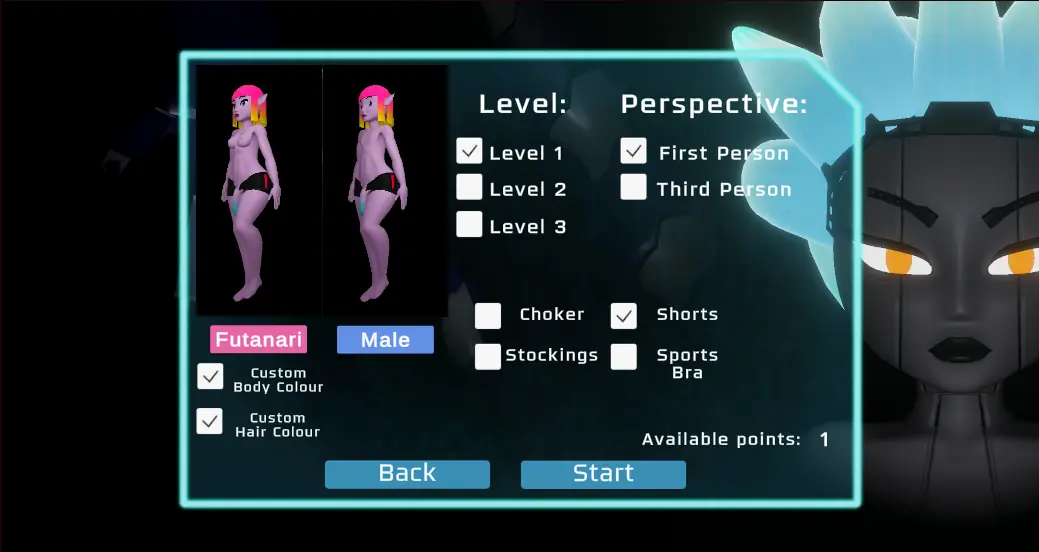Uncheck the Custom Hair Colour option
Image resolution: width=1039 pixels, height=552 pixels.
pos(210,421)
